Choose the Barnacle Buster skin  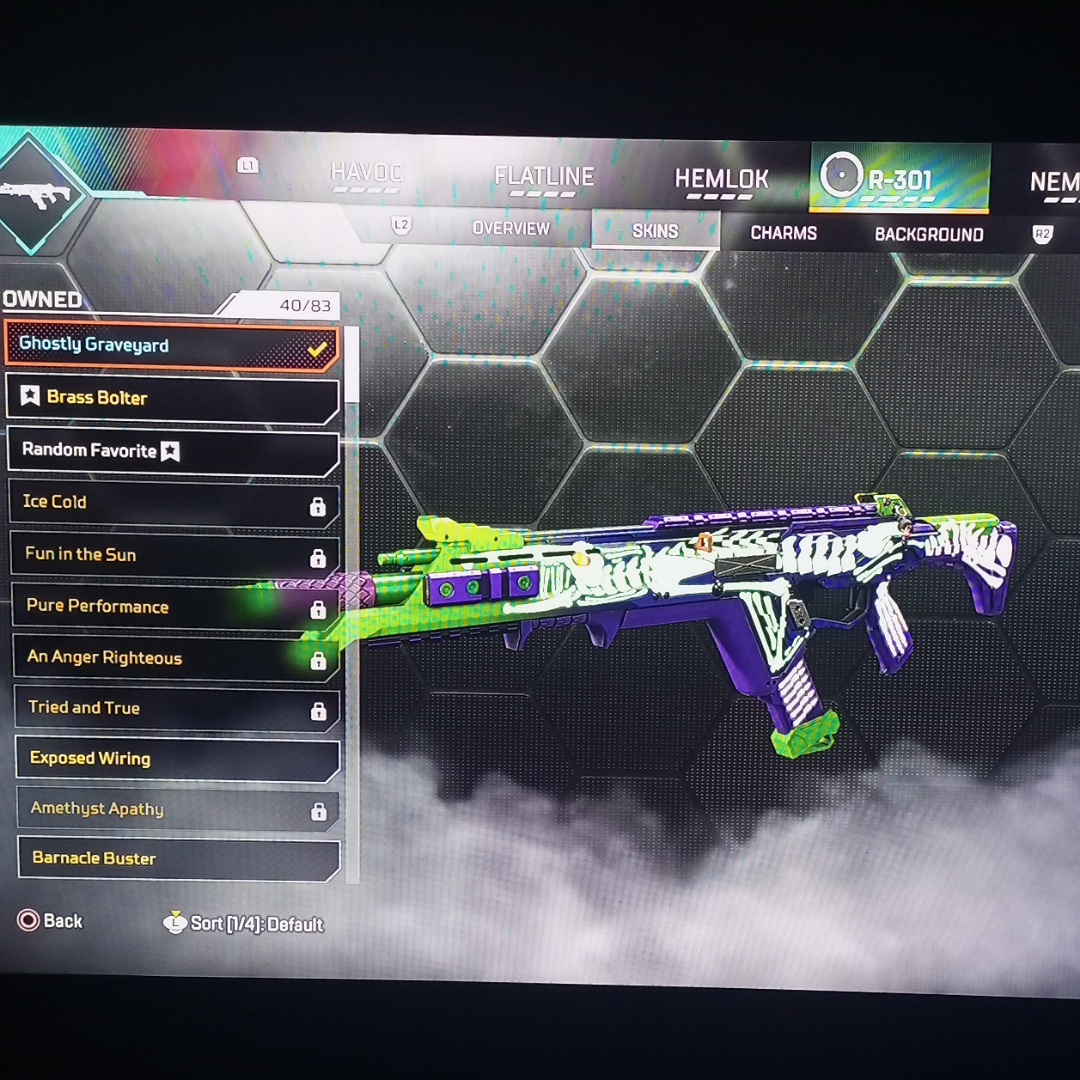tap(179, 859)
